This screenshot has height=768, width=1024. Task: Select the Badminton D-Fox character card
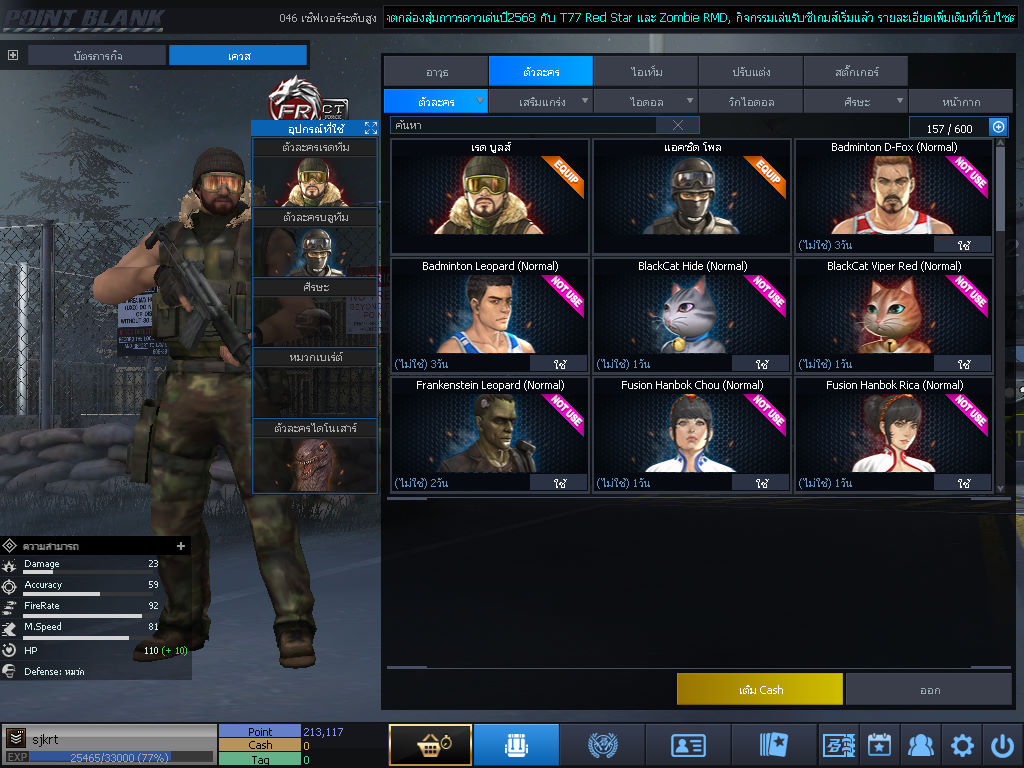(x=893, y=196)
